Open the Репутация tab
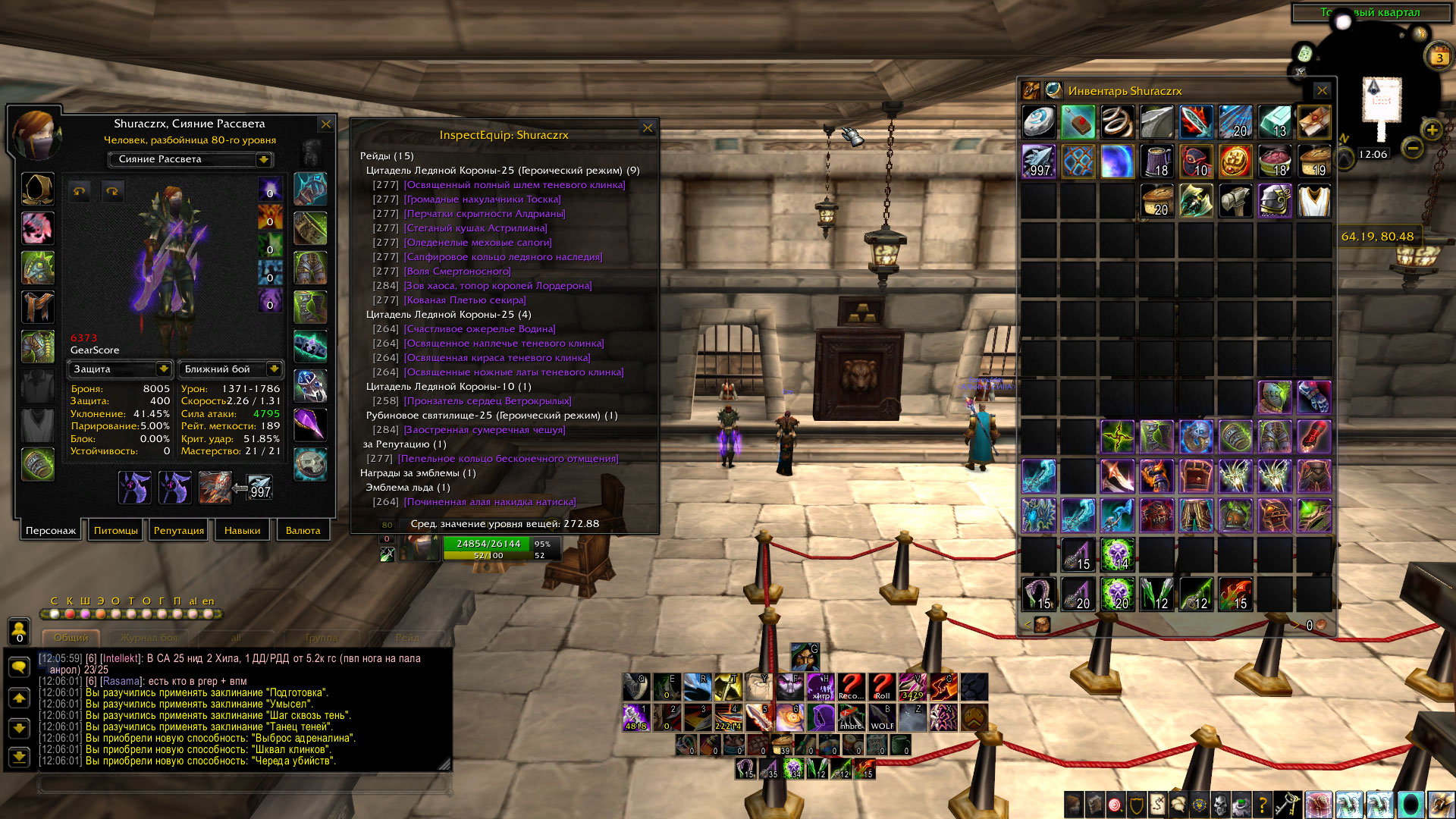Viewport: 1456px width, 819px height. point(179,530)
